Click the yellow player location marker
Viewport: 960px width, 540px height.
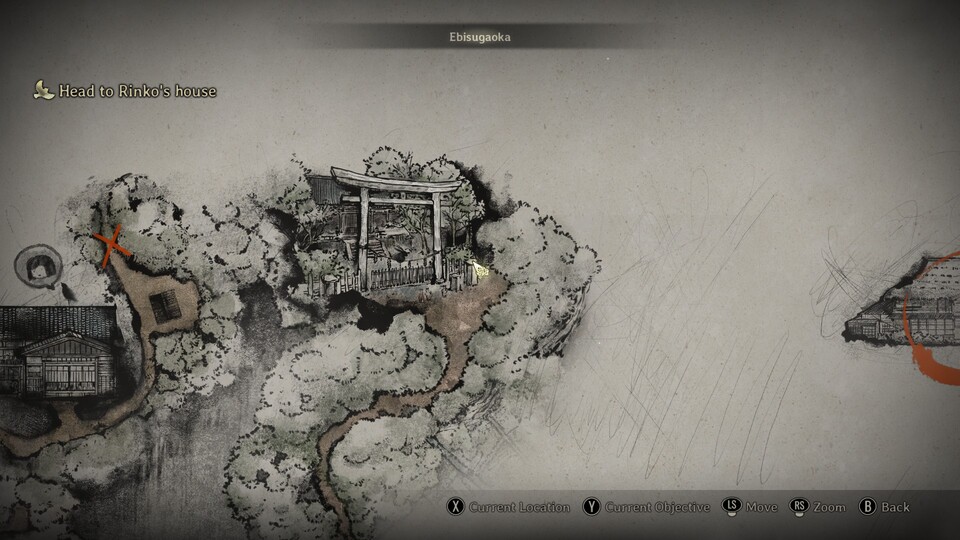[481, 269]
